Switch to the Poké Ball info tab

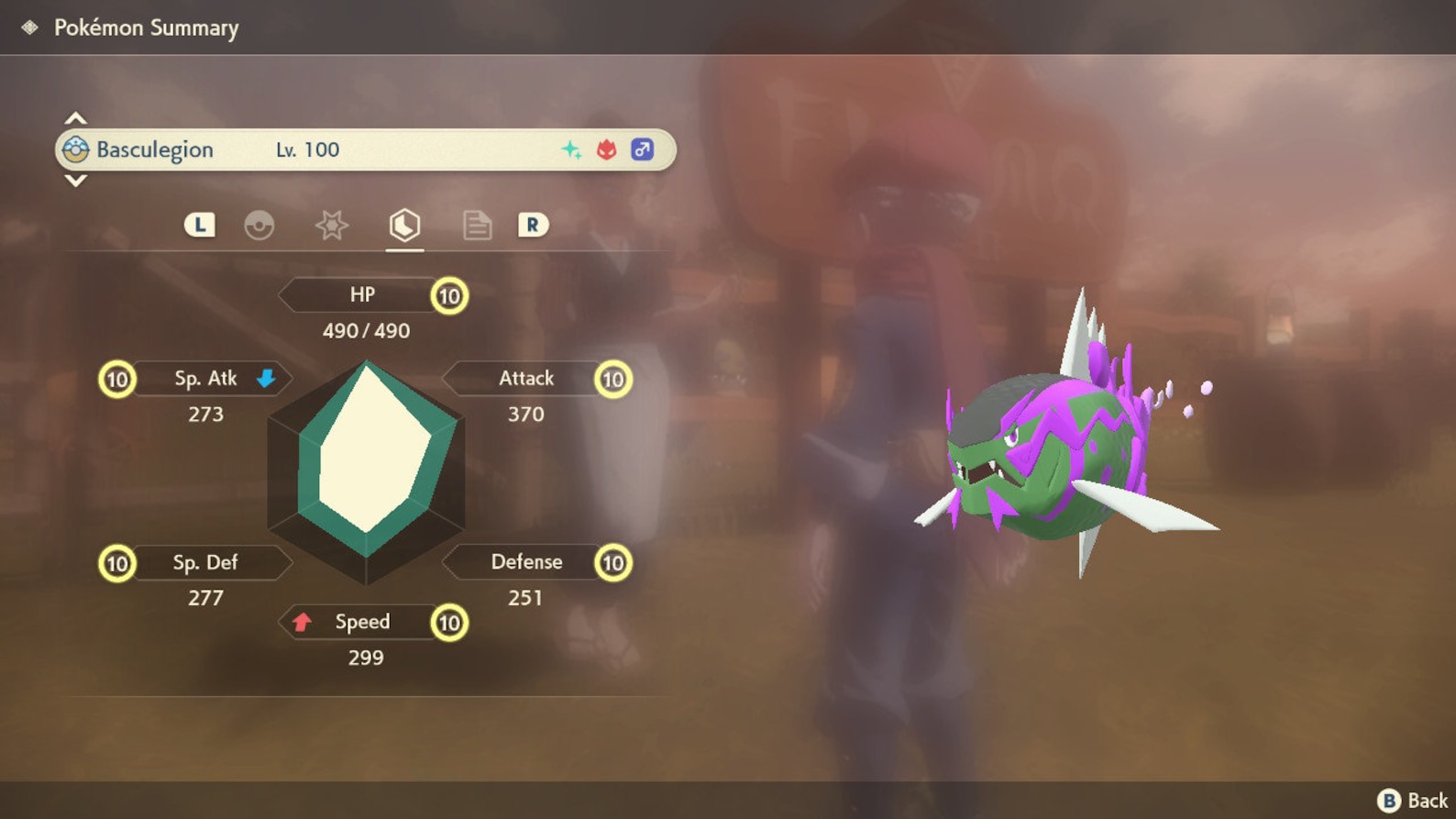pyautogui.click(x=261, y=225)
